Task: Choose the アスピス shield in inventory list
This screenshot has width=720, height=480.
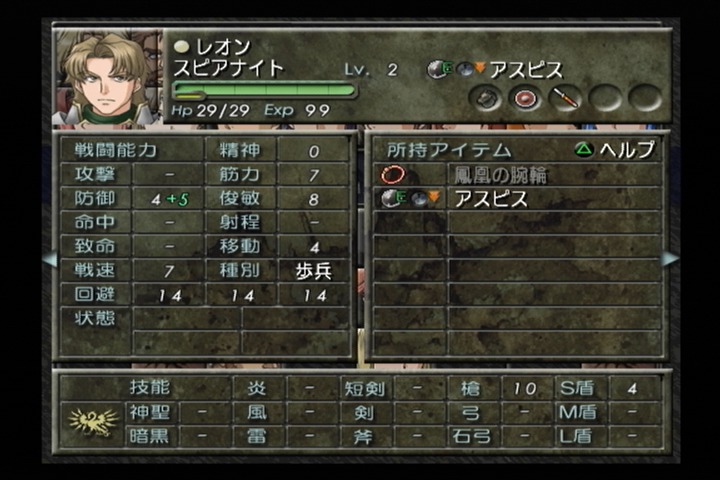Action: (x=490, y=198)
